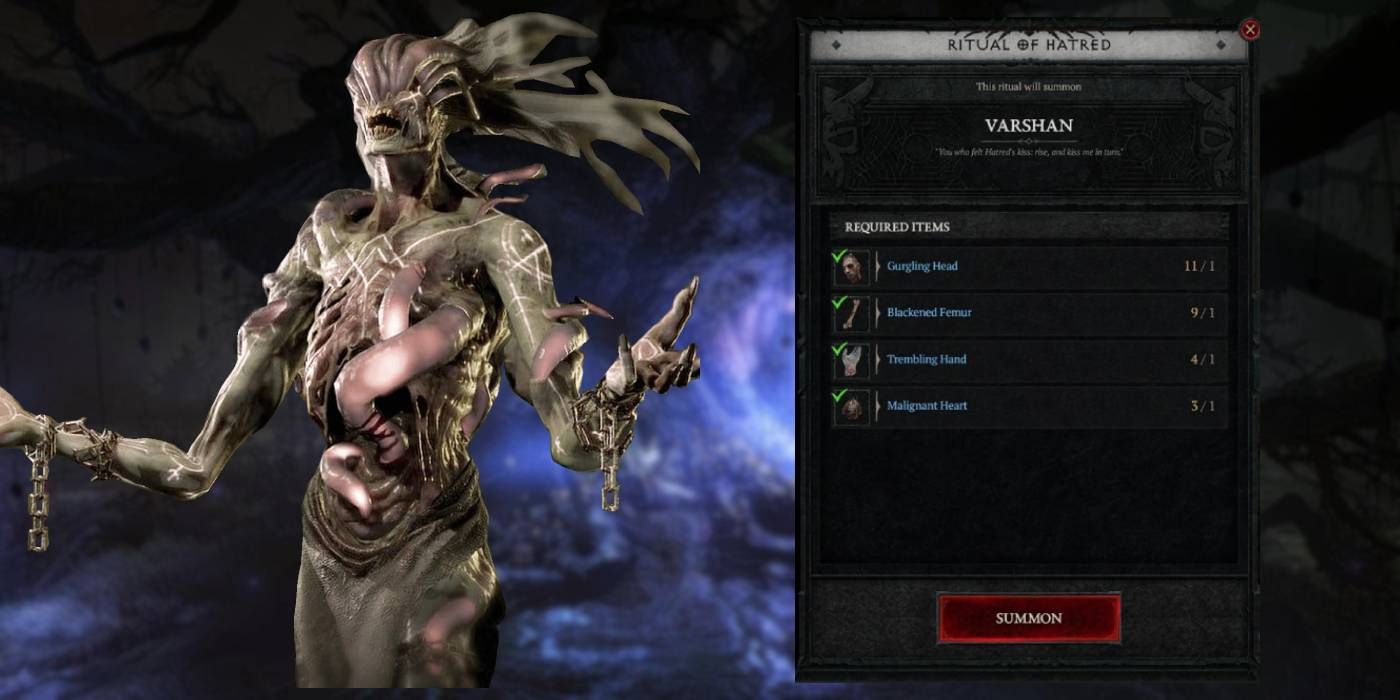Choose the Trembling Hand required item
The height and width of the screenshot is (700, 1400).
[1028, 360]
